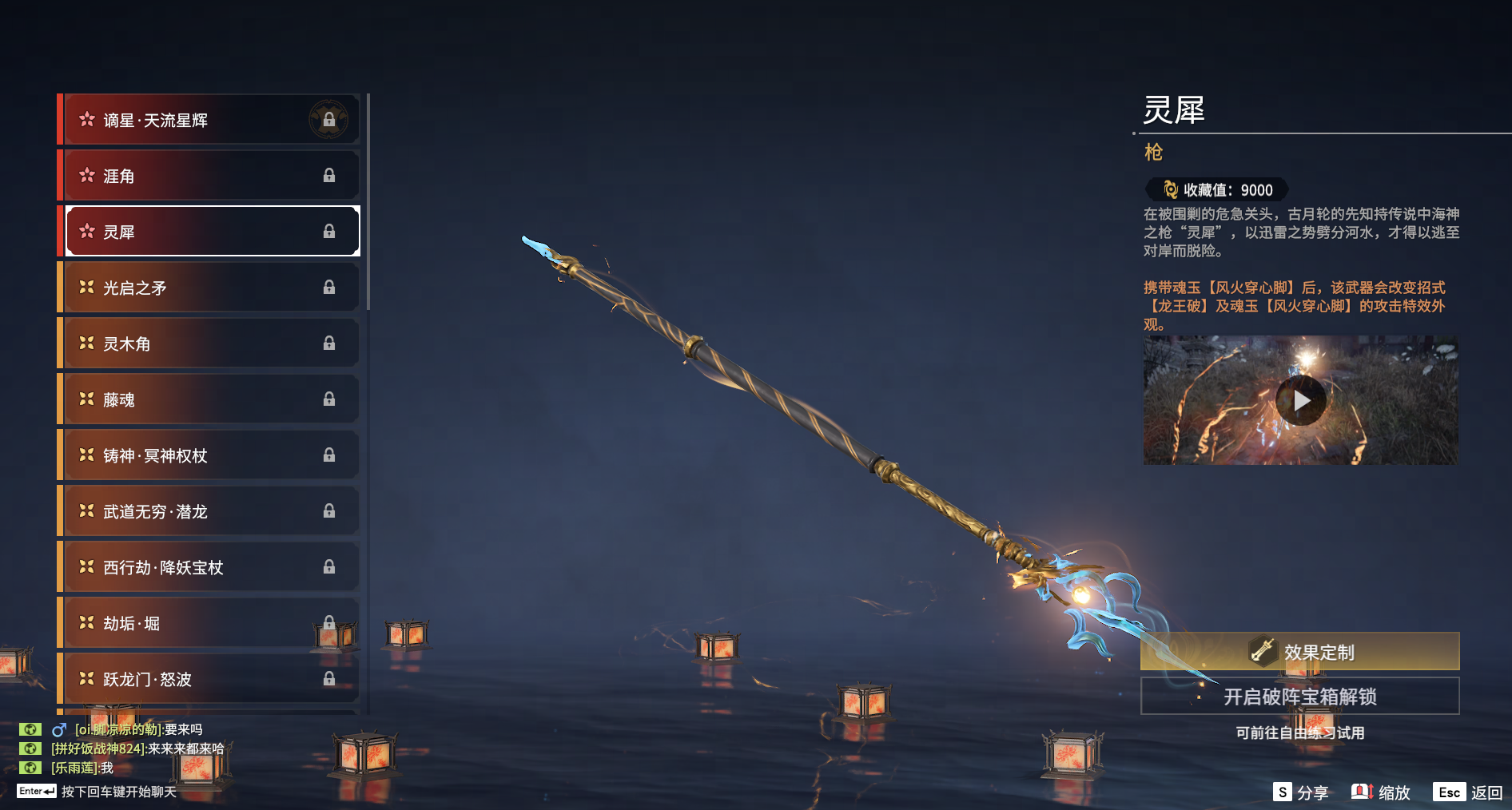Go to free practice via 可前往自由练习试用

[1300, 733]
